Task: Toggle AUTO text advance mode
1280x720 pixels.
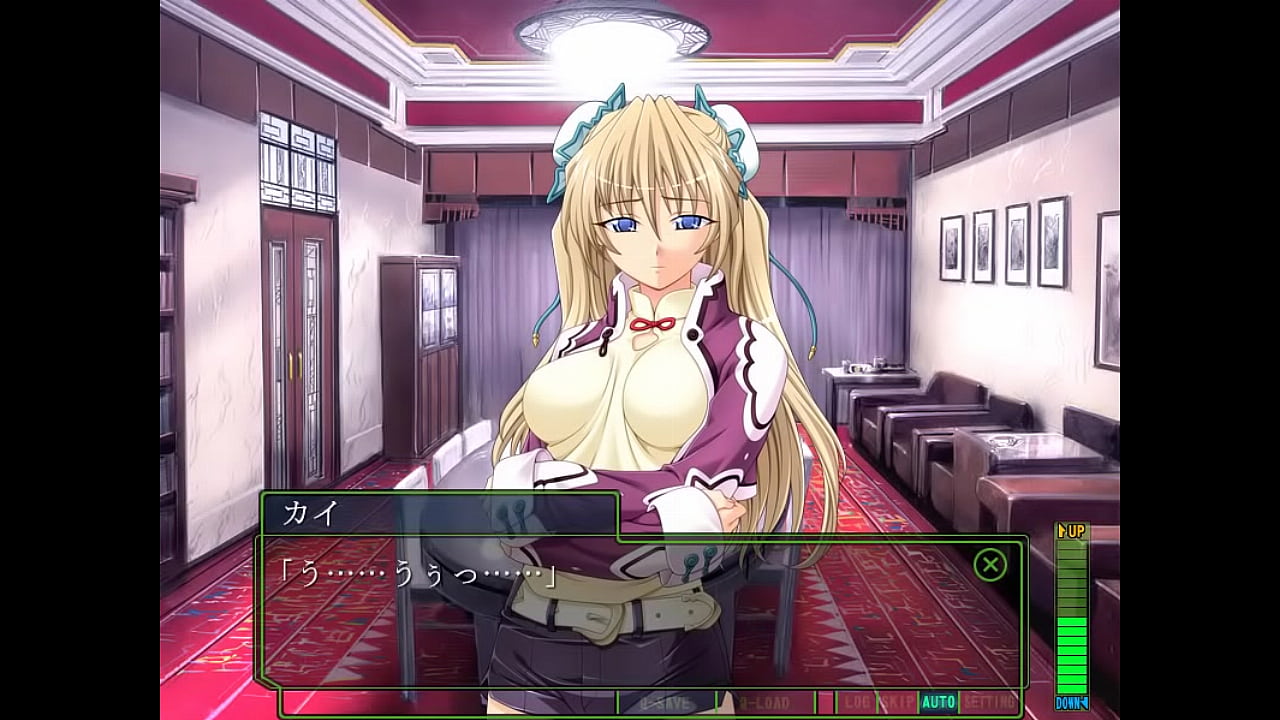Action: (x=938, y=703)
